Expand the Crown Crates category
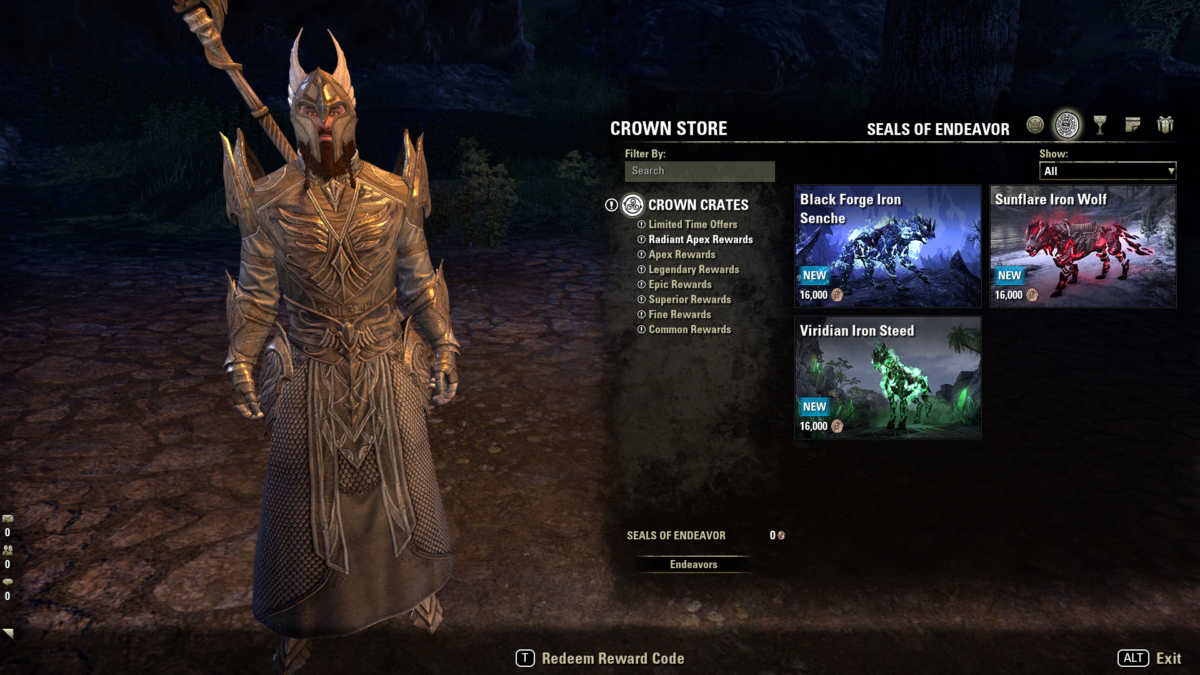1200x675 pixels. click(697, 205)
